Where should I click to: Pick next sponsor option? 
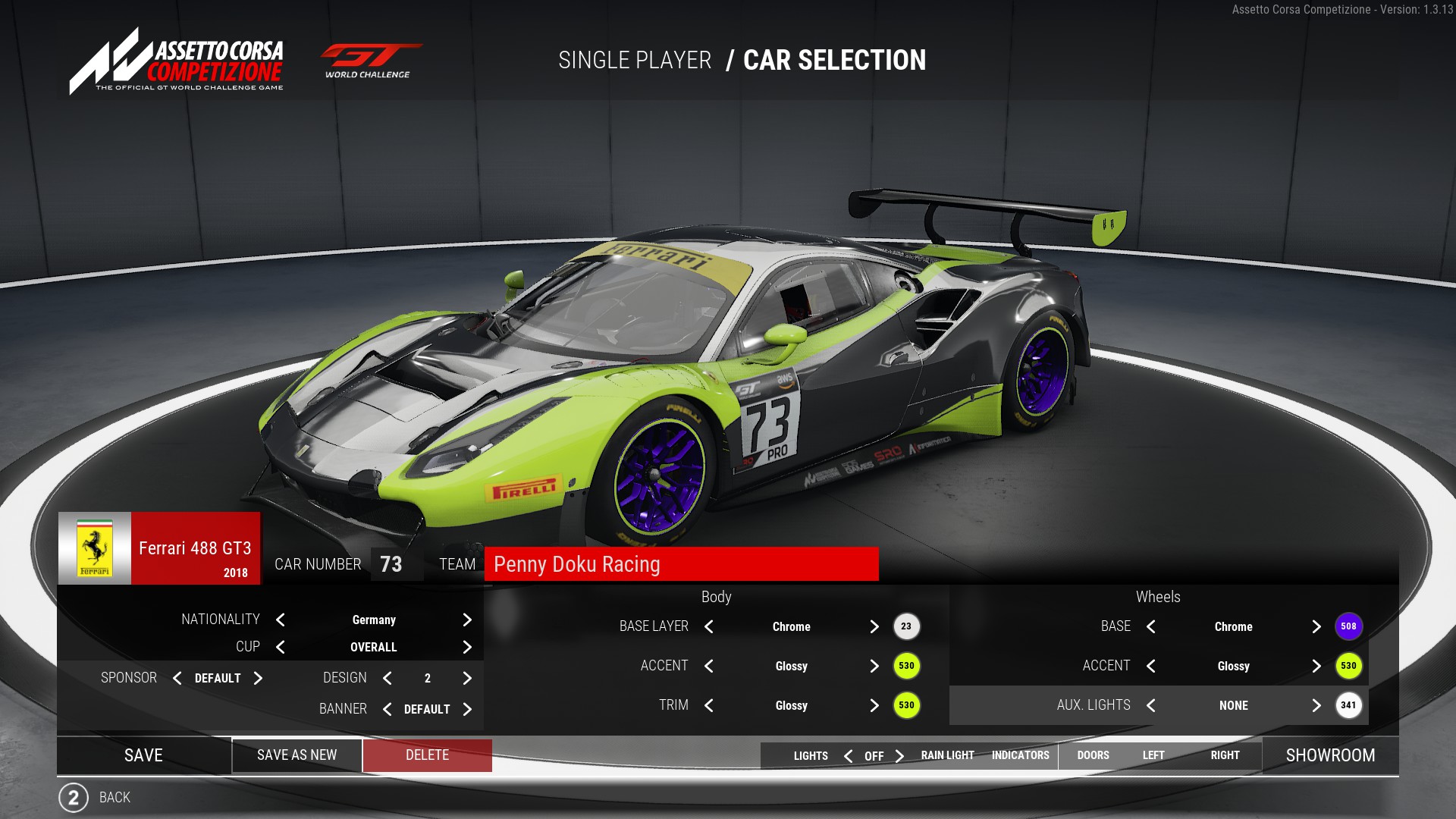click(x=258, y=678)
